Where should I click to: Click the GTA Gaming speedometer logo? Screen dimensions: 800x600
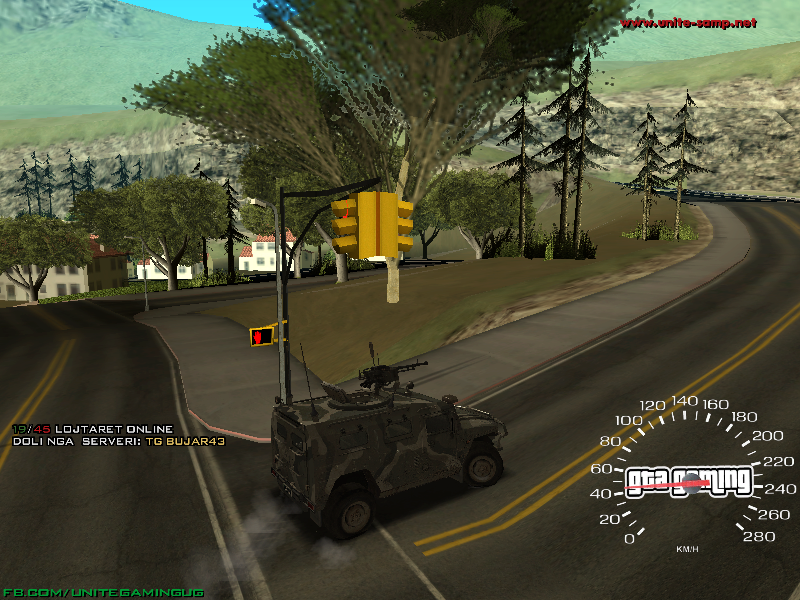689,481
